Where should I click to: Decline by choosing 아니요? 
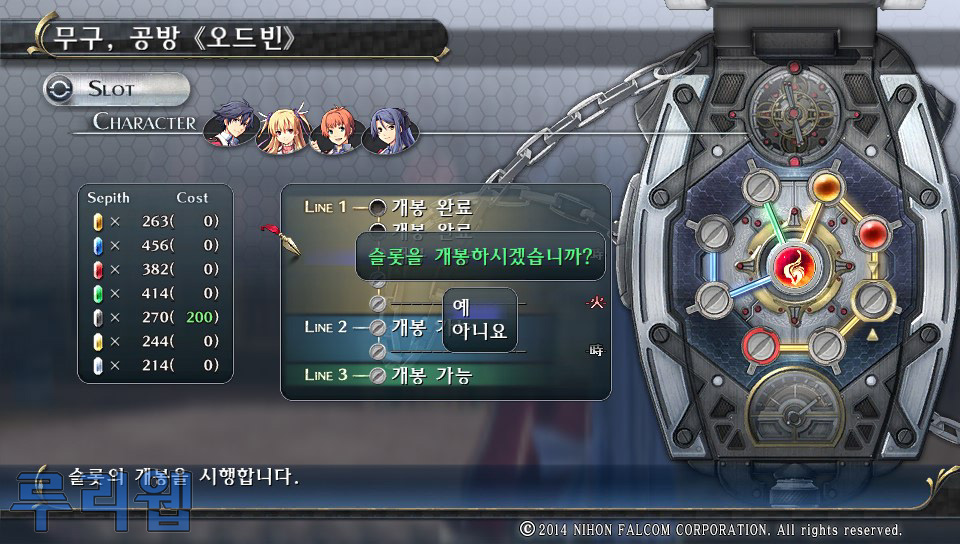tap(479, 331)
